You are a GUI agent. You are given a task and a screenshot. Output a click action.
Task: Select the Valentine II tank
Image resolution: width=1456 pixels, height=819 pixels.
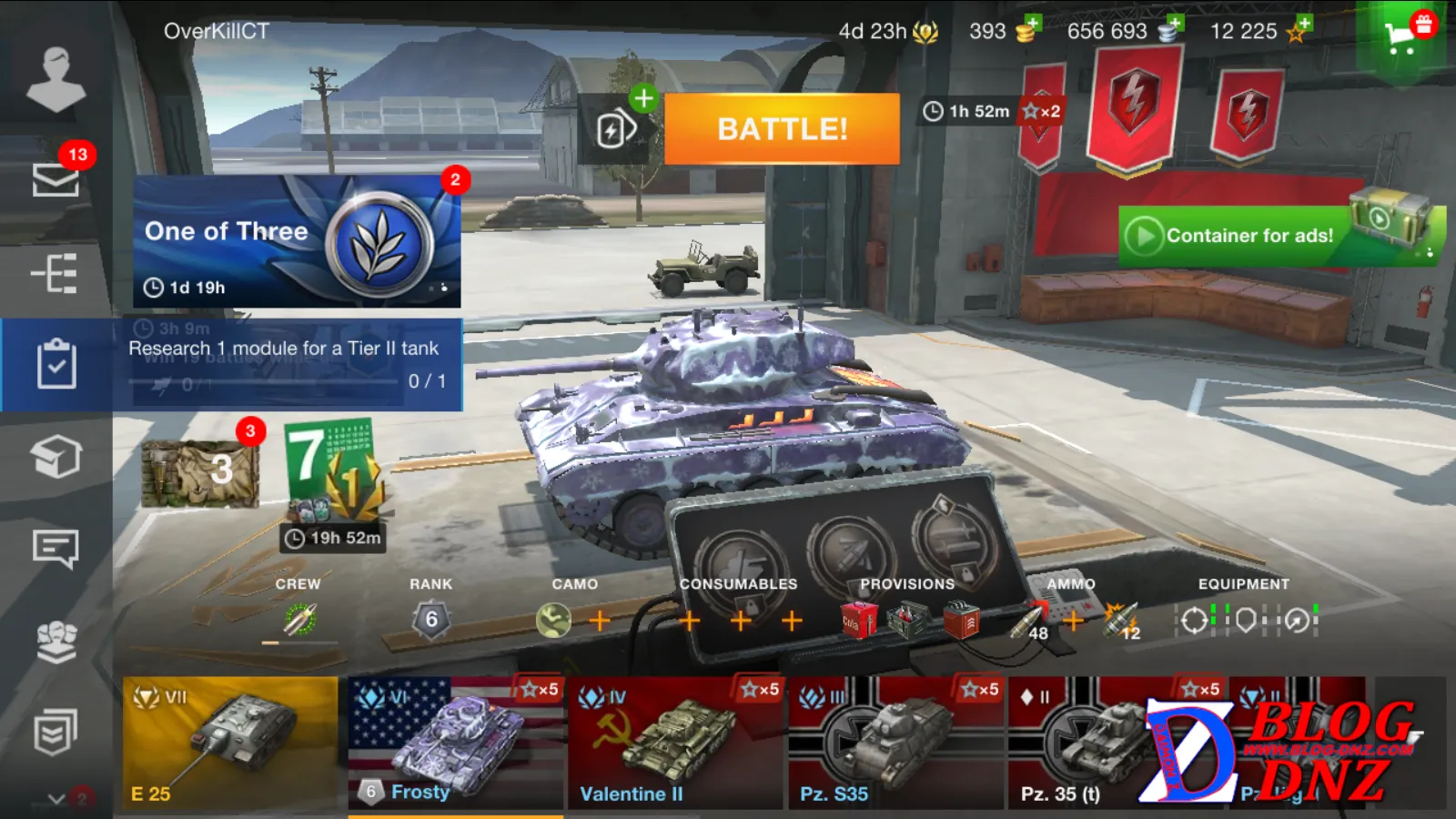point(676,743)
